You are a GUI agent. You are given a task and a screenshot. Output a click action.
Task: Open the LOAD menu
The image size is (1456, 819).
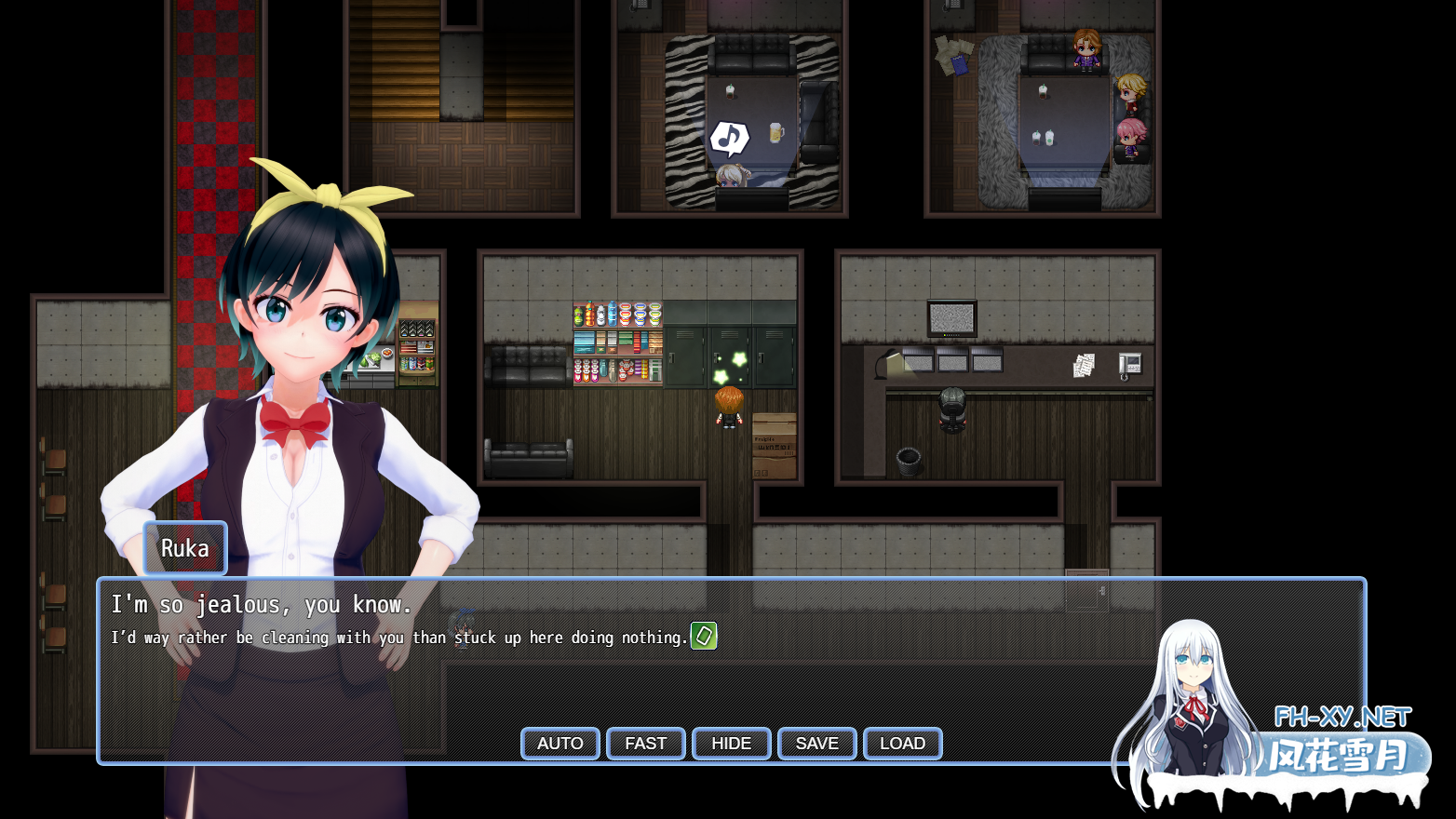coord(902,743)
